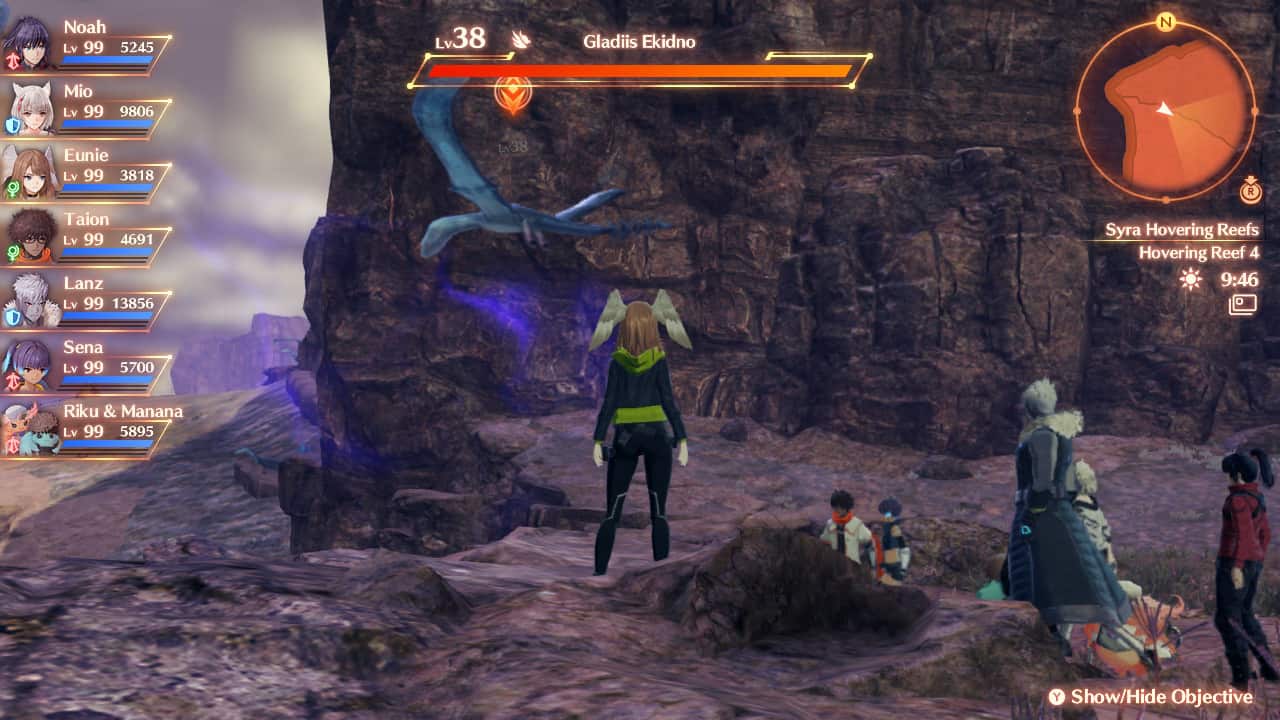The width and height of the screenshot is (1280, 720).
Task: Toggle objective visibility with Show/Hide Objective
Action: point(1153,697)
